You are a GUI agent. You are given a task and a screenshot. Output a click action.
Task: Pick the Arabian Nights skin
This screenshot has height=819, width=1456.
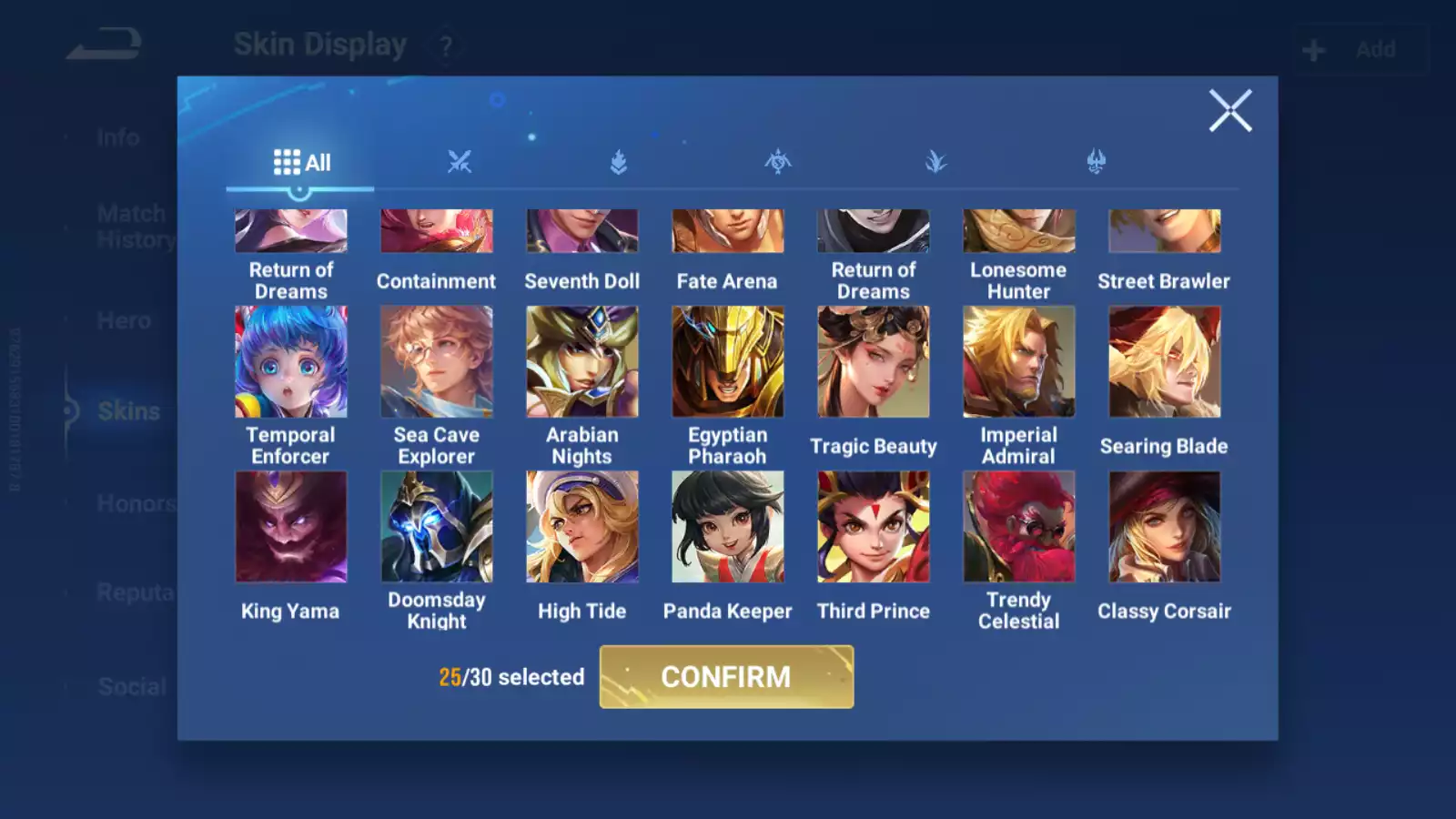click(582, 362)
